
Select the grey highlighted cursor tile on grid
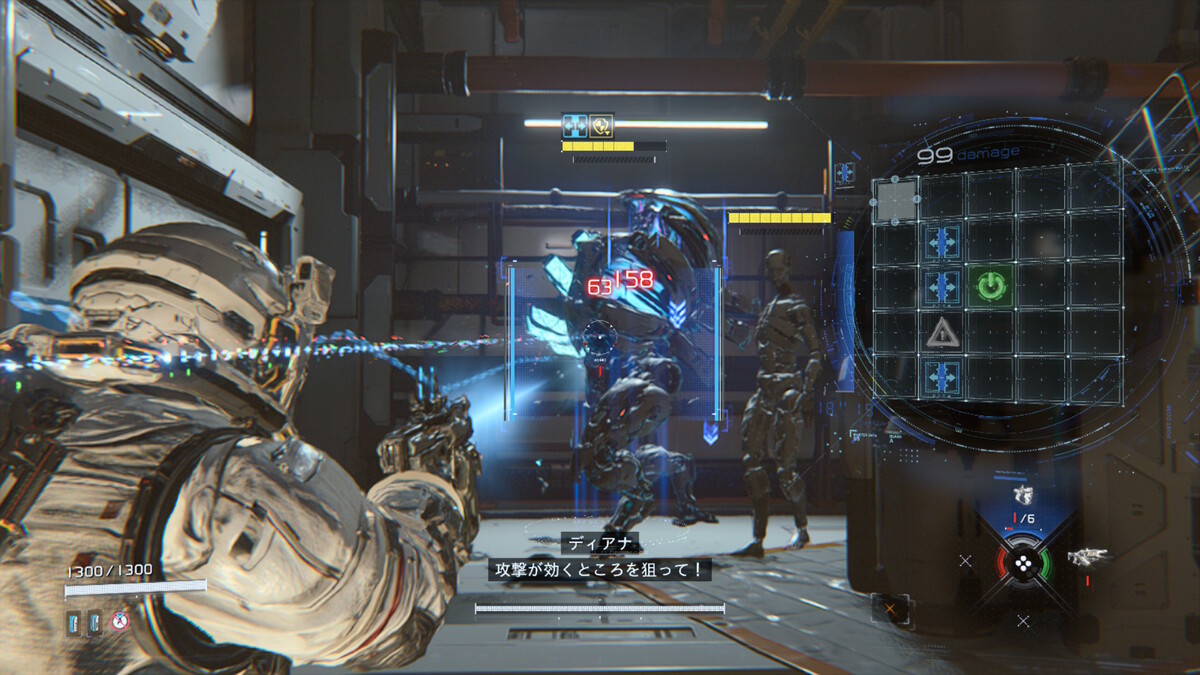pyautogui.click(x=896, y=199)
